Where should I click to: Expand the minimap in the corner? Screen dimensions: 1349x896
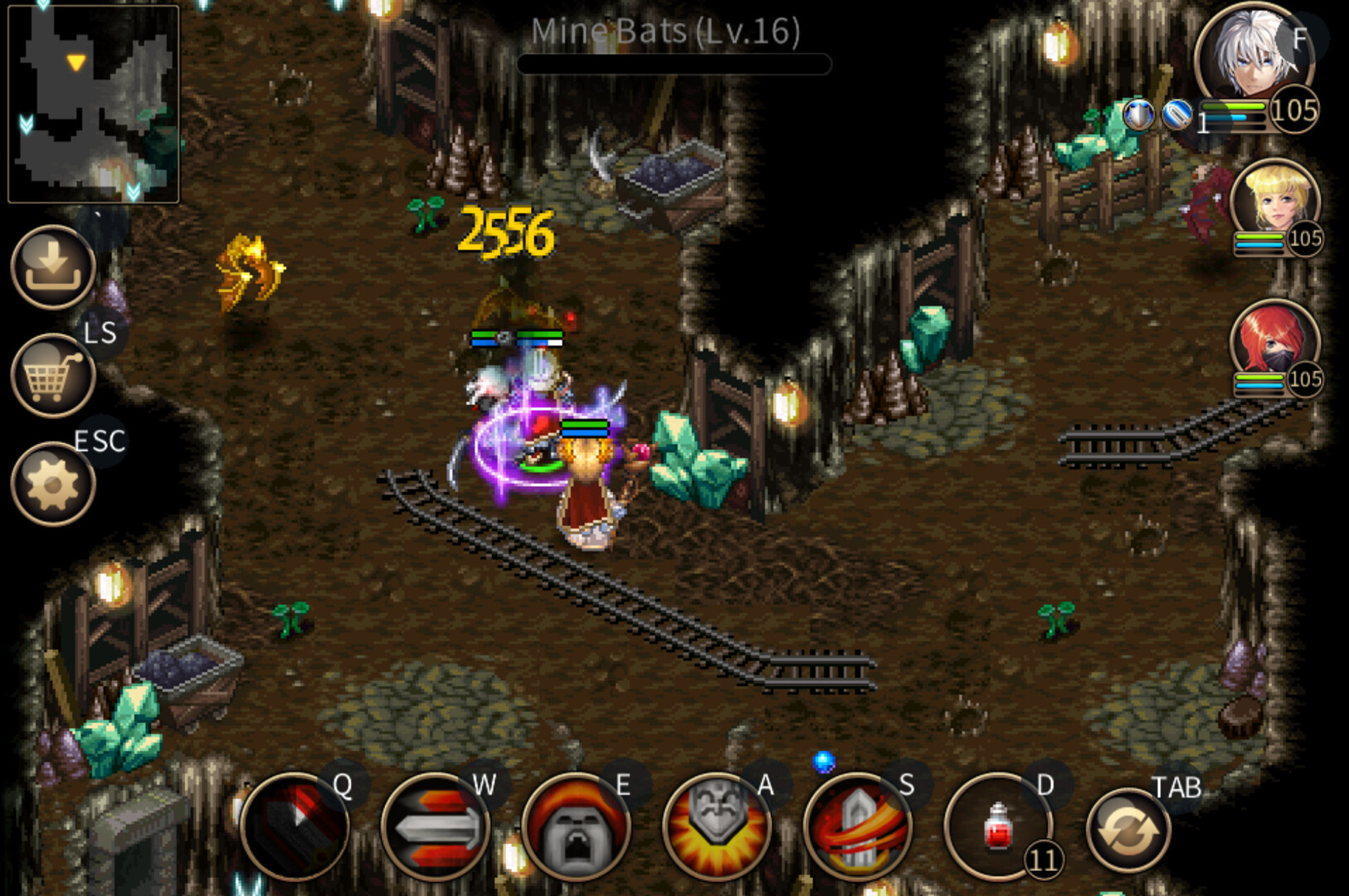(94, 101)
